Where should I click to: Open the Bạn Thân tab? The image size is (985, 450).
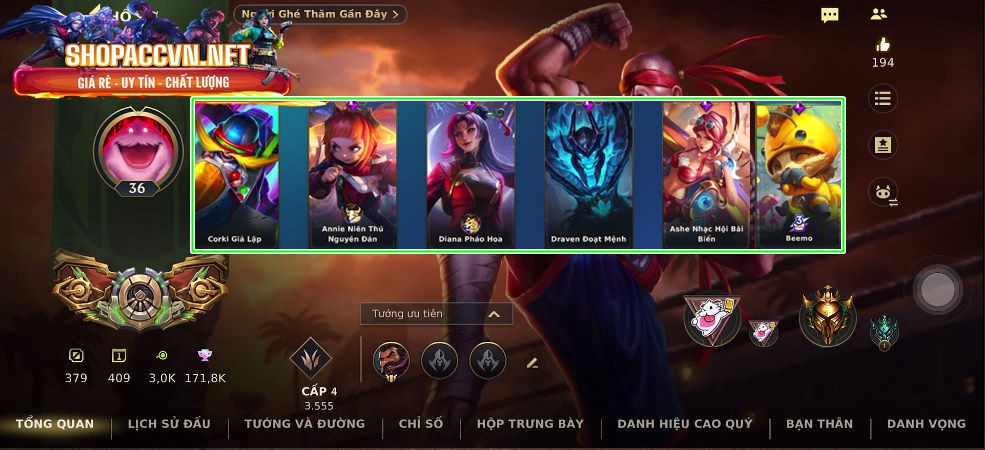pyautogui.click(x=819, y=424)
